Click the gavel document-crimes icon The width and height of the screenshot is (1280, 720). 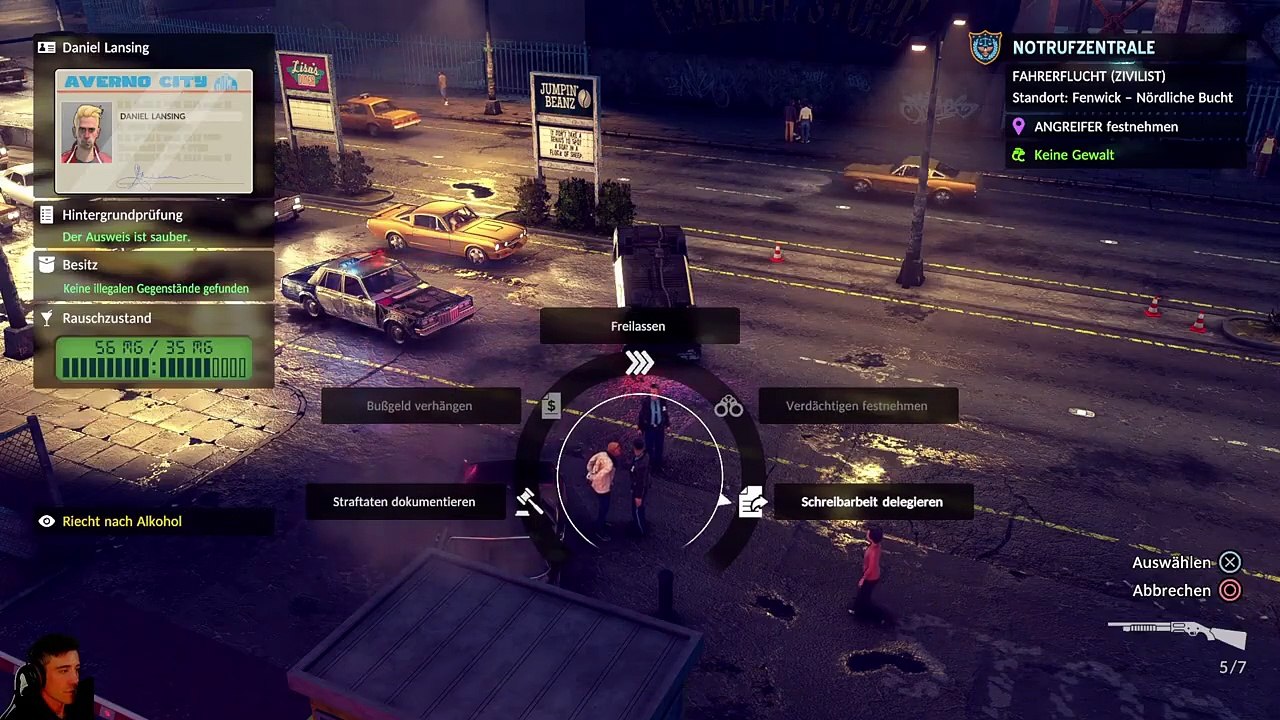[x=529, y=502]
